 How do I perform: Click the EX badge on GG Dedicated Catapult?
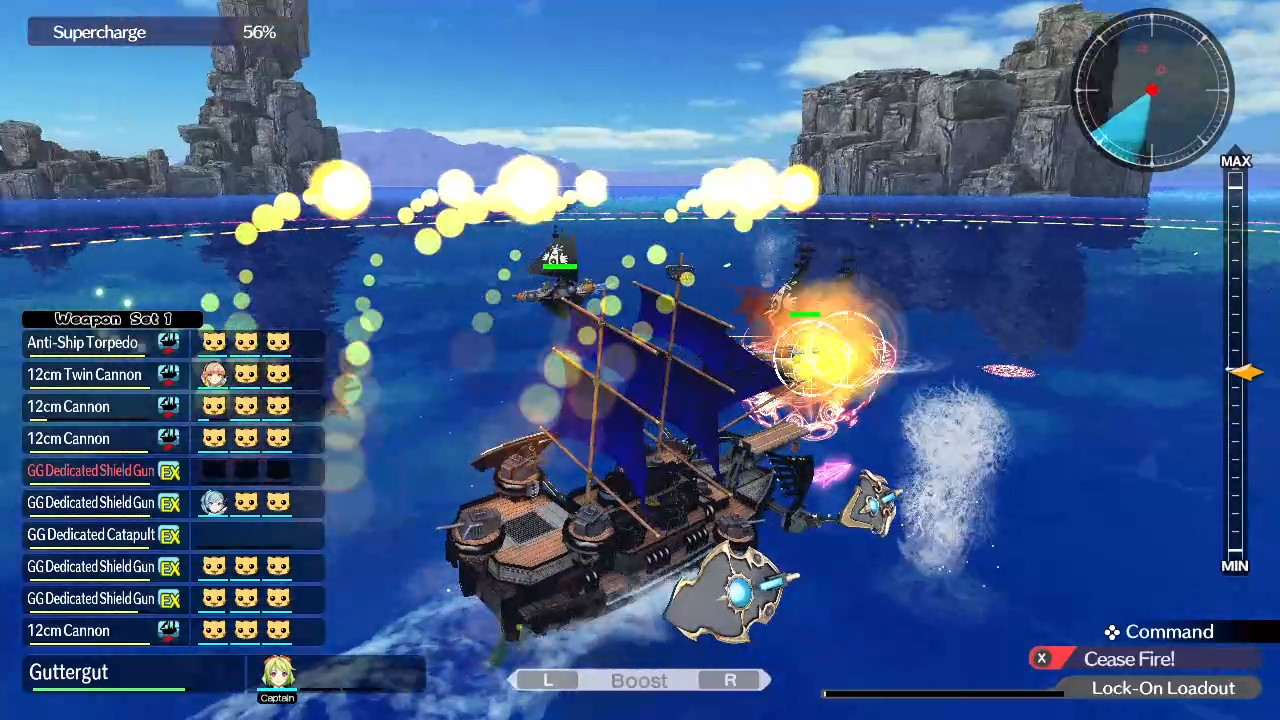[168, 535]
